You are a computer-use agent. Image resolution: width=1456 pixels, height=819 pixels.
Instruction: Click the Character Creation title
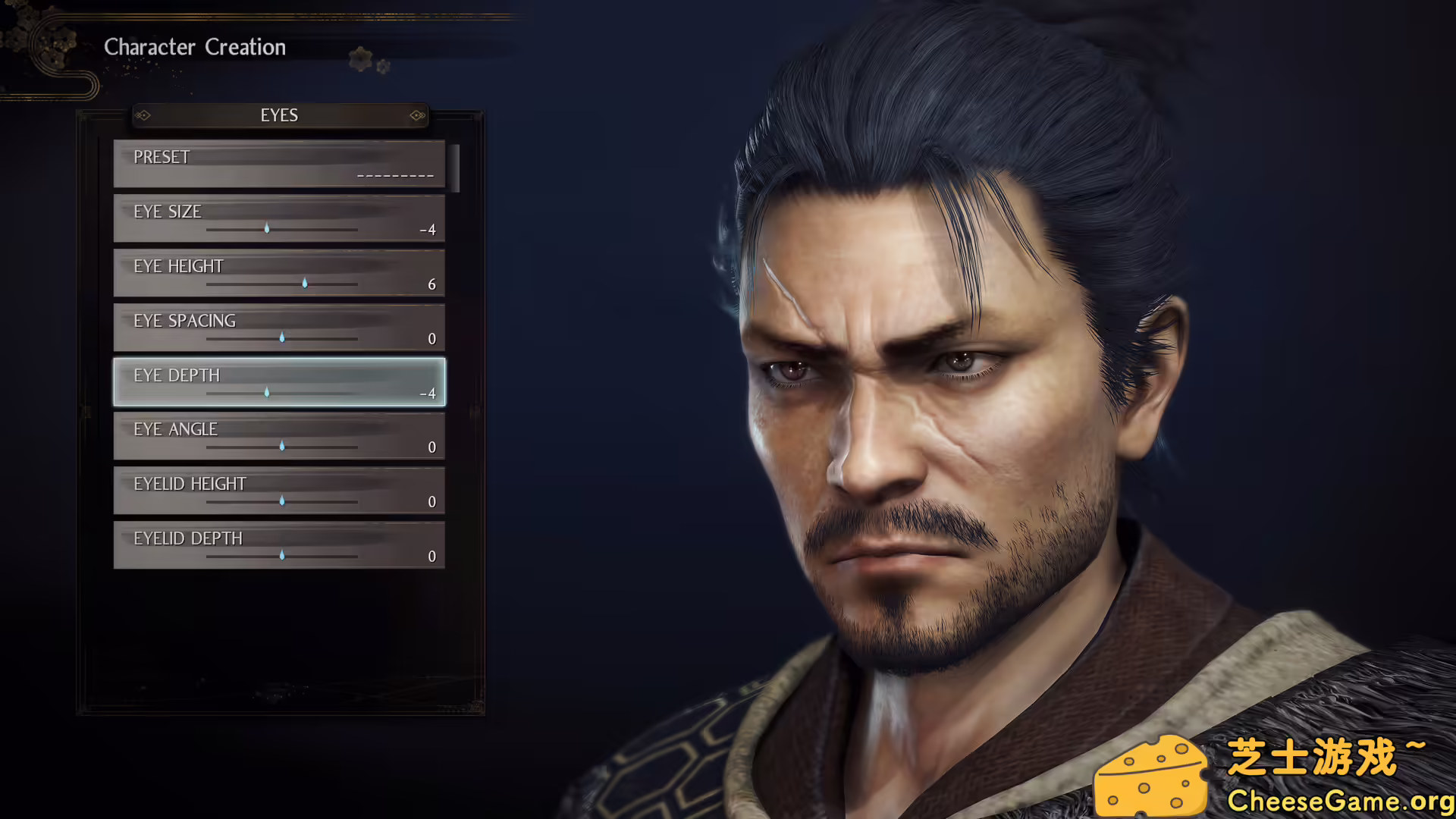(195, 47)
